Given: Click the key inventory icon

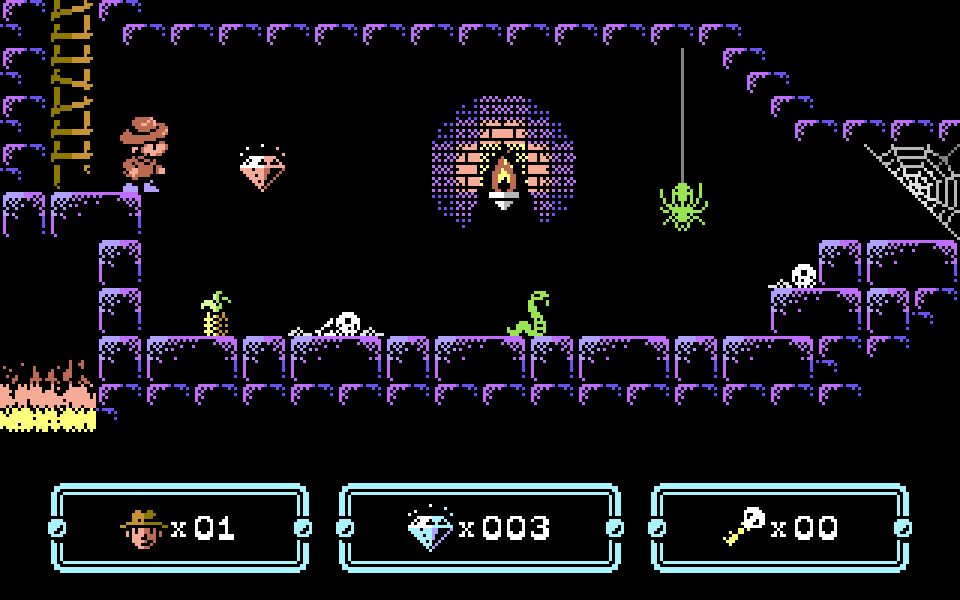Looking at the screenshot, I should [744, 527].
